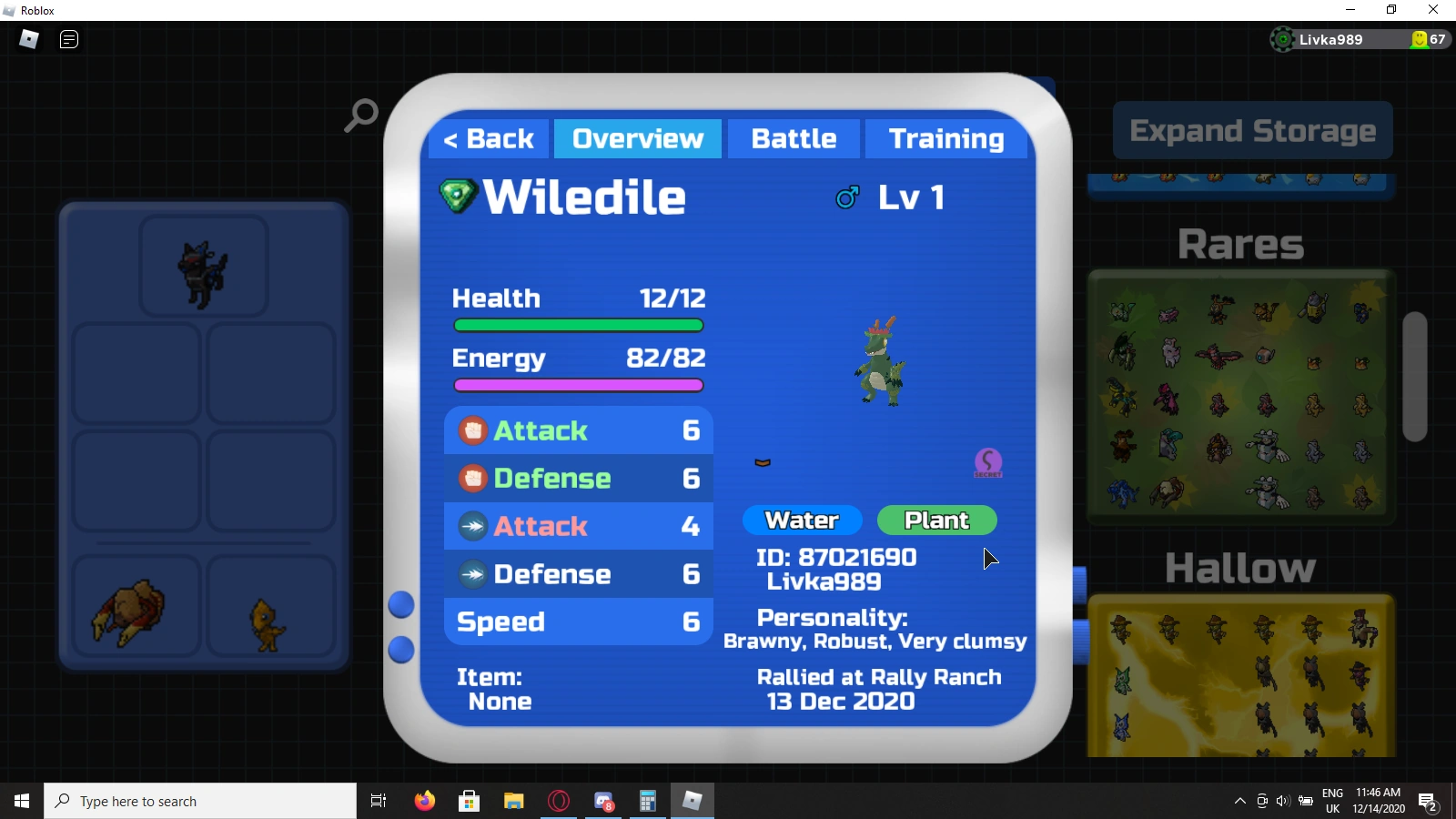1456x819 pixels.
Task: Select the first creature in the party panel
Action: [x=204, y=266]
